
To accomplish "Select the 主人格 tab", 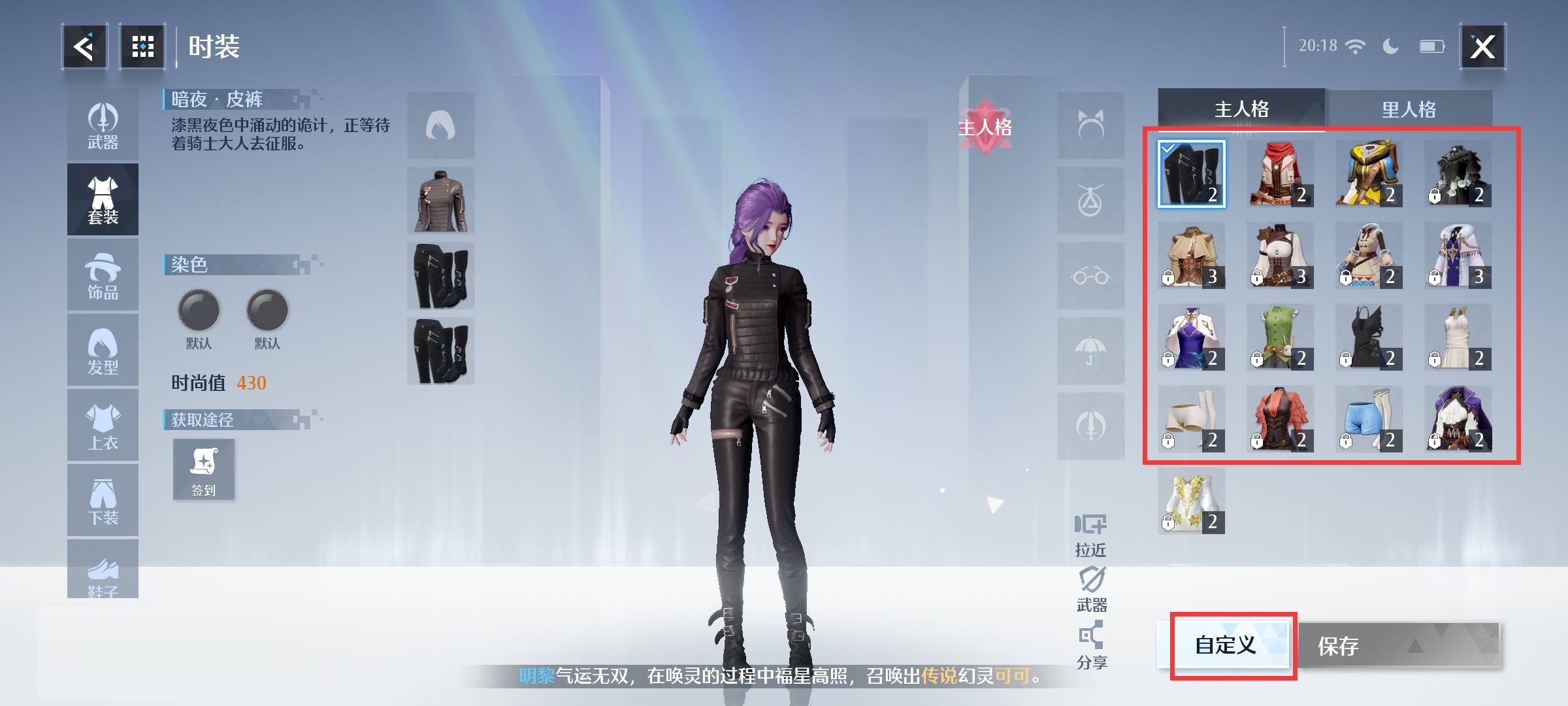I will 1241,109.
